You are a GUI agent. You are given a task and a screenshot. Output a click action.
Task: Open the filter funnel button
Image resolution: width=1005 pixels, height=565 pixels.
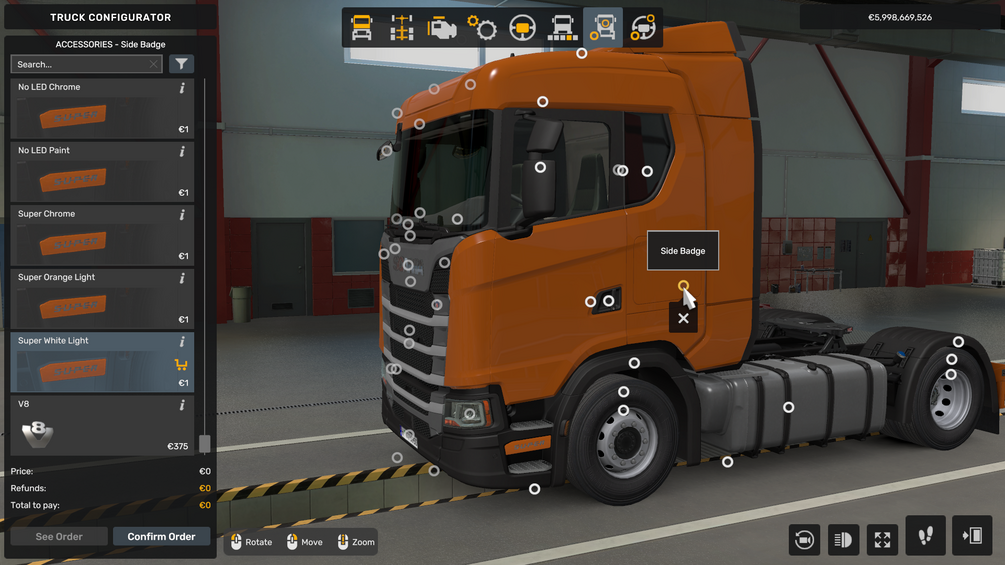pos(181,64)
